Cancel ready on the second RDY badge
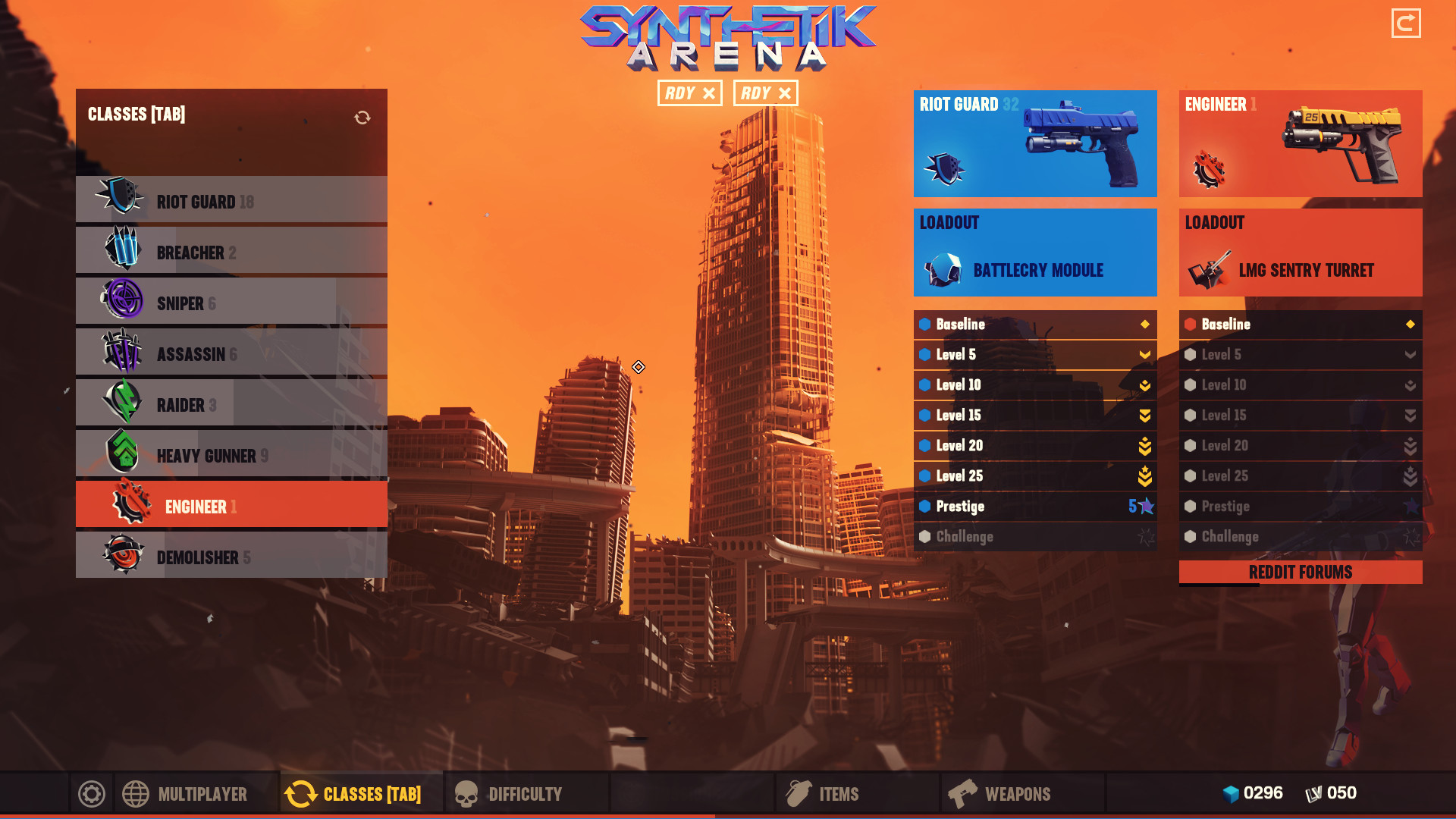The height and width of the screenshot is (819, 1456). [x=765, y=93]
